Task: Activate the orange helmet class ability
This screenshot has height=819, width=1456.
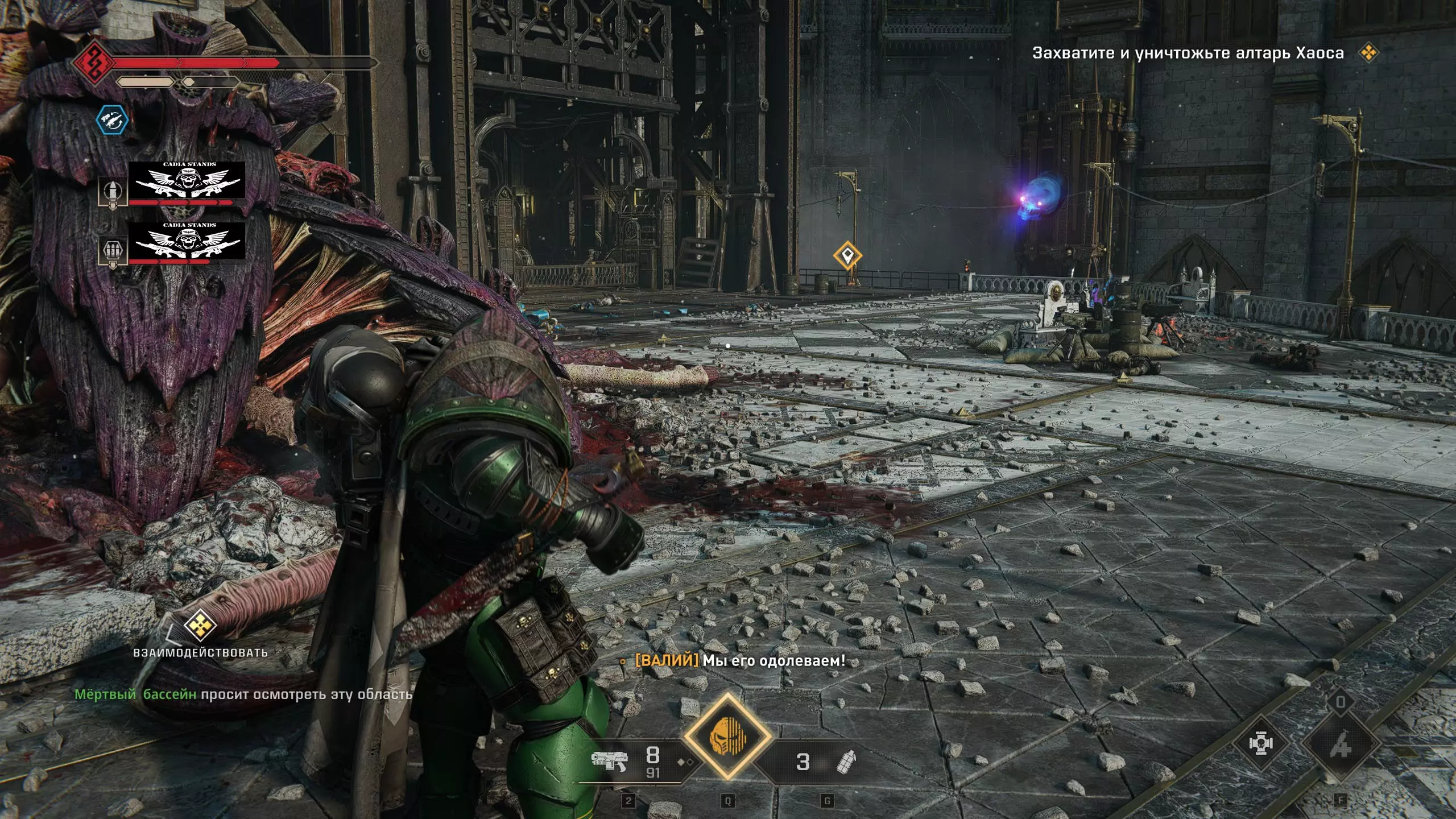Action: pos(727,737)
